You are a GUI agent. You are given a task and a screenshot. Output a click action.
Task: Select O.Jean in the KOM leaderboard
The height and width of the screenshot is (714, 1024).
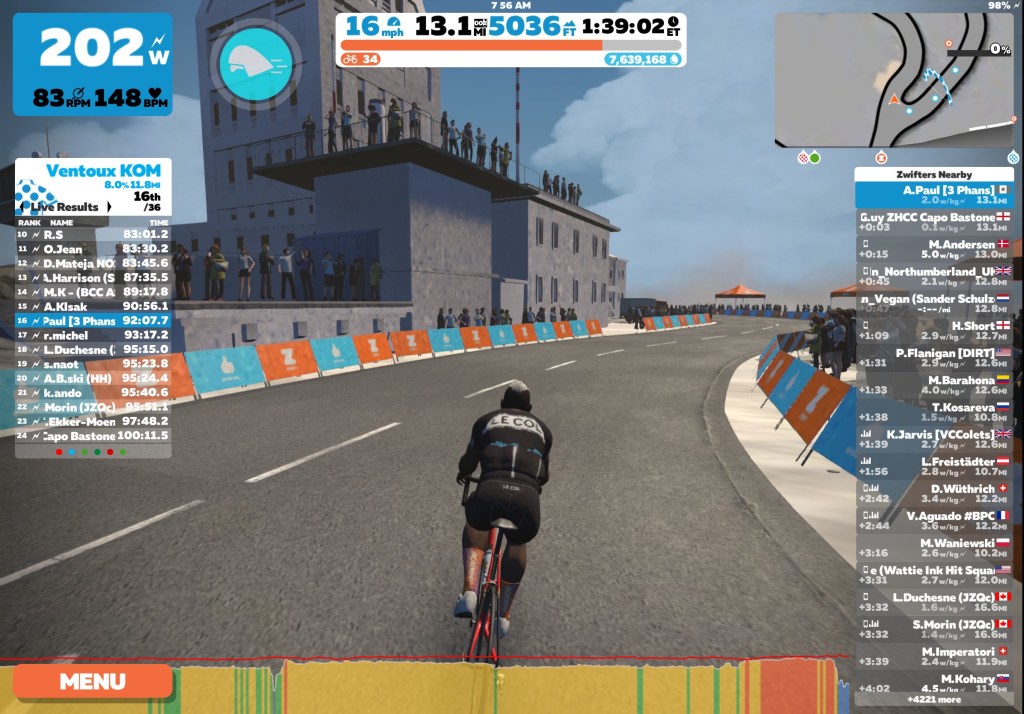point(92,249)
